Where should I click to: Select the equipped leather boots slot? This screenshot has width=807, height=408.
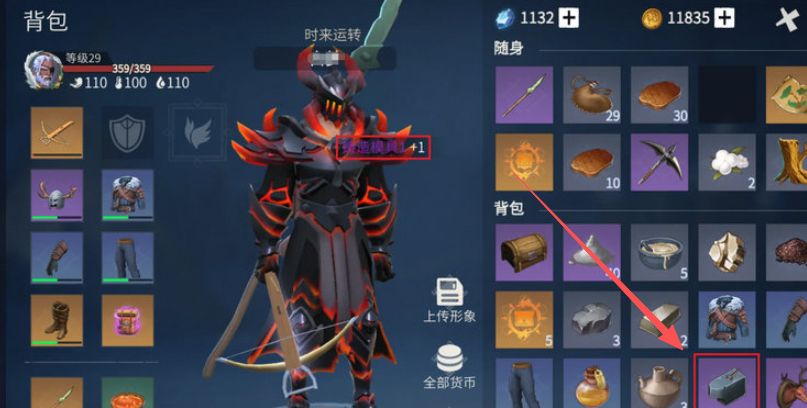56,320
